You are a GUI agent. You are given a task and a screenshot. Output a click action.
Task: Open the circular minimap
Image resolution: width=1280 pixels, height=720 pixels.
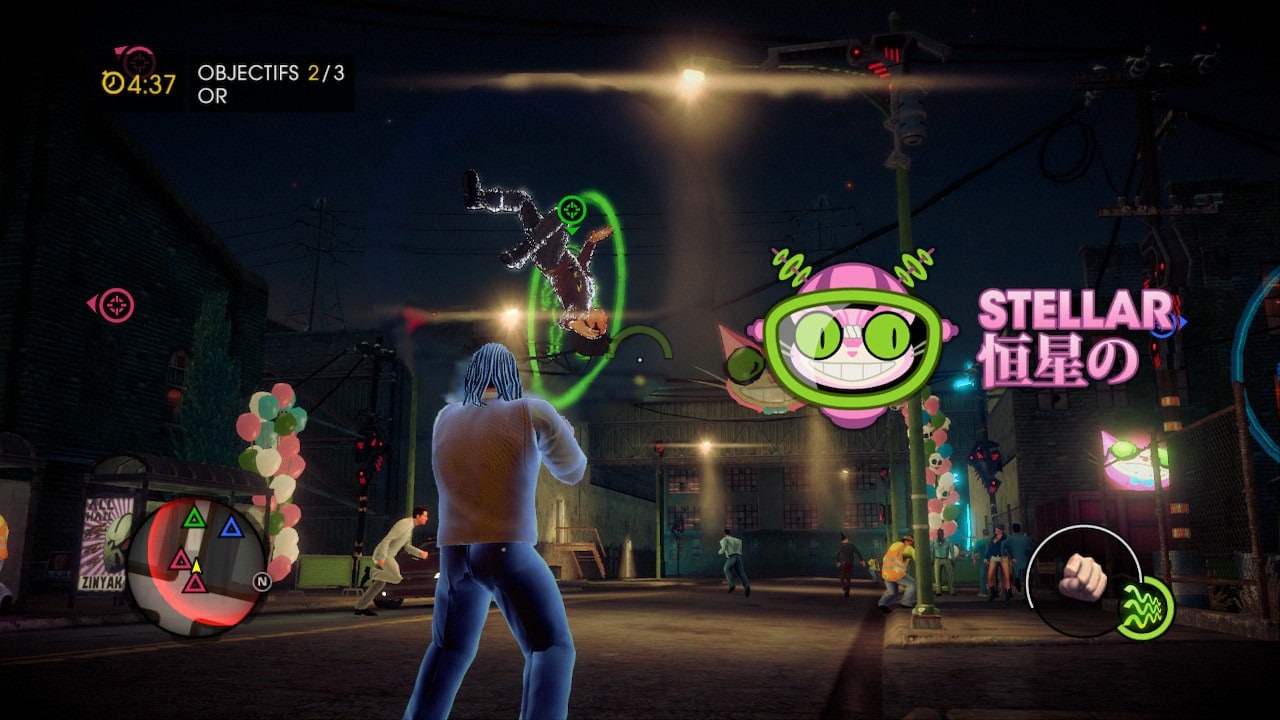coord(196,565)
